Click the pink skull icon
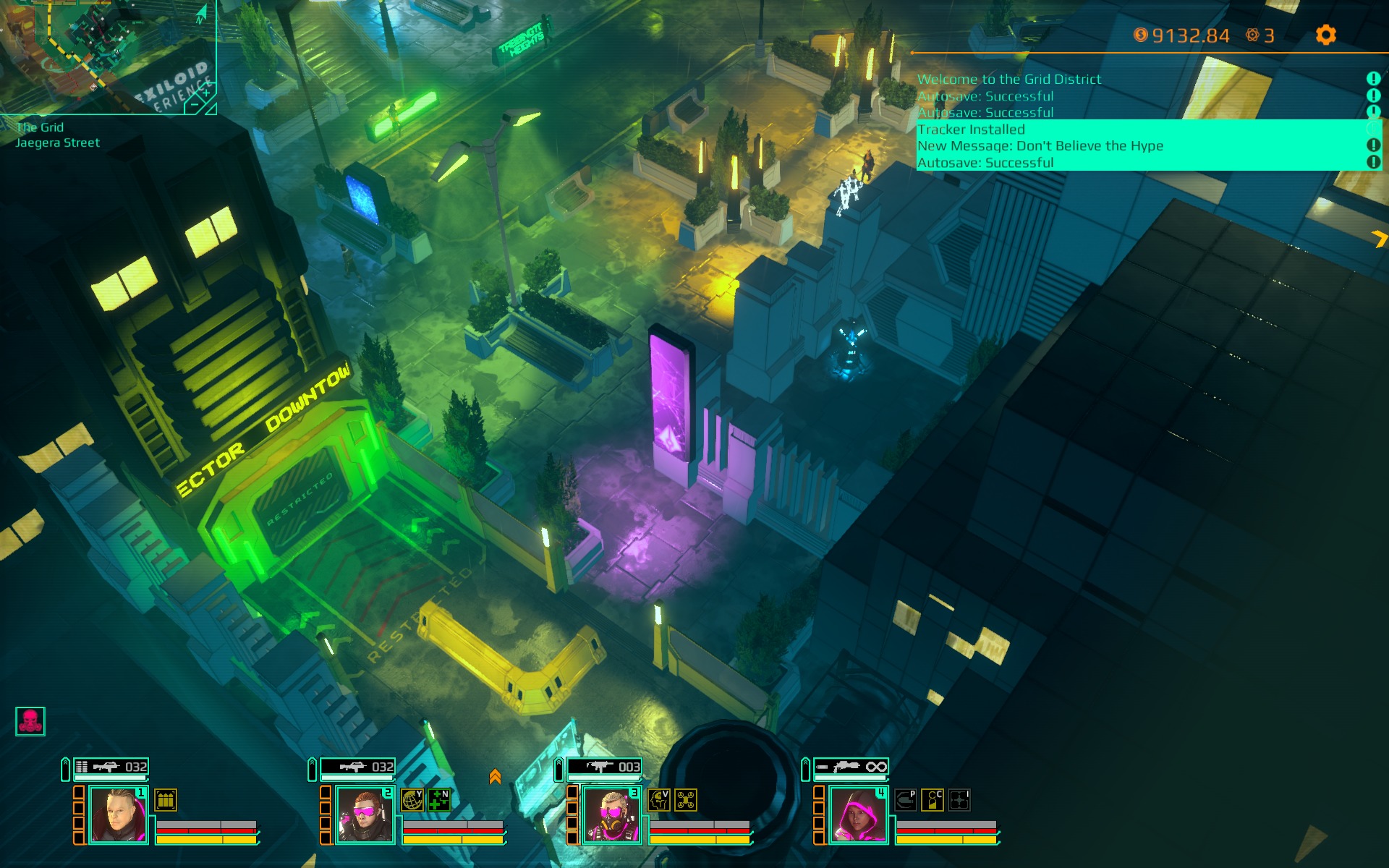Viewport: 1389px width, 868px height. 30,721
